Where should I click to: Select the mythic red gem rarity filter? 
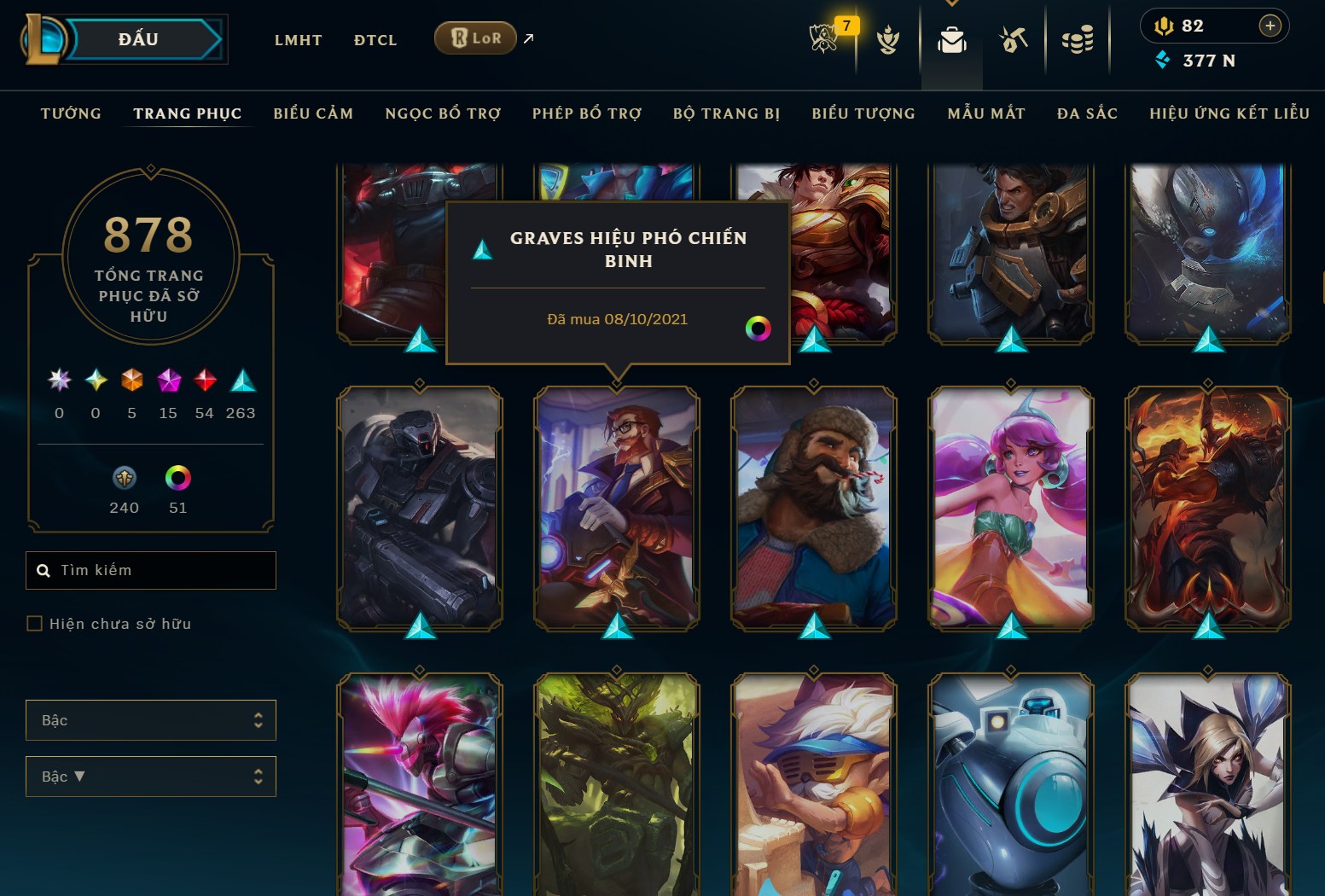tap(205, 381)
